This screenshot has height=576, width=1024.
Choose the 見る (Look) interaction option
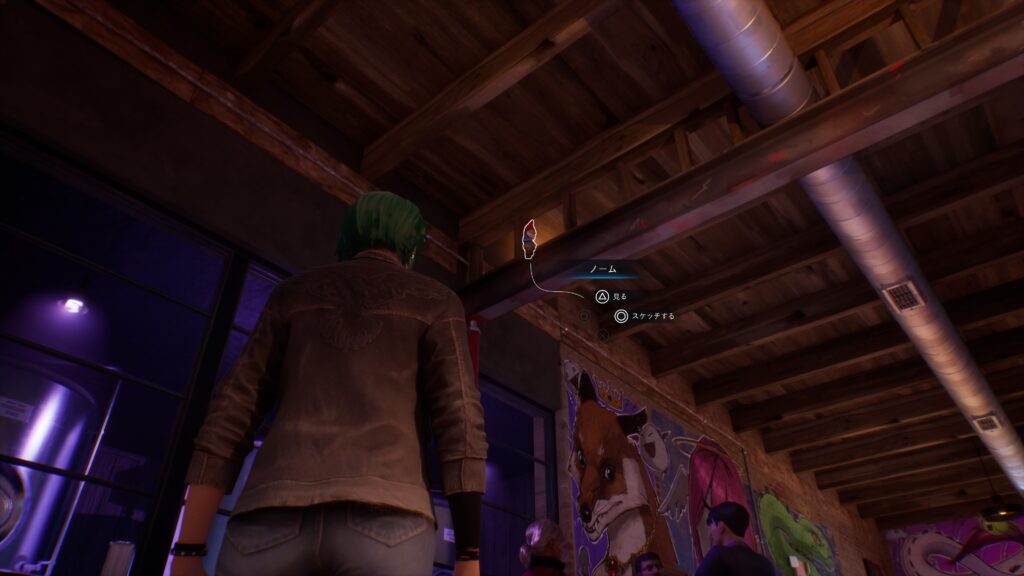(611, 296)
